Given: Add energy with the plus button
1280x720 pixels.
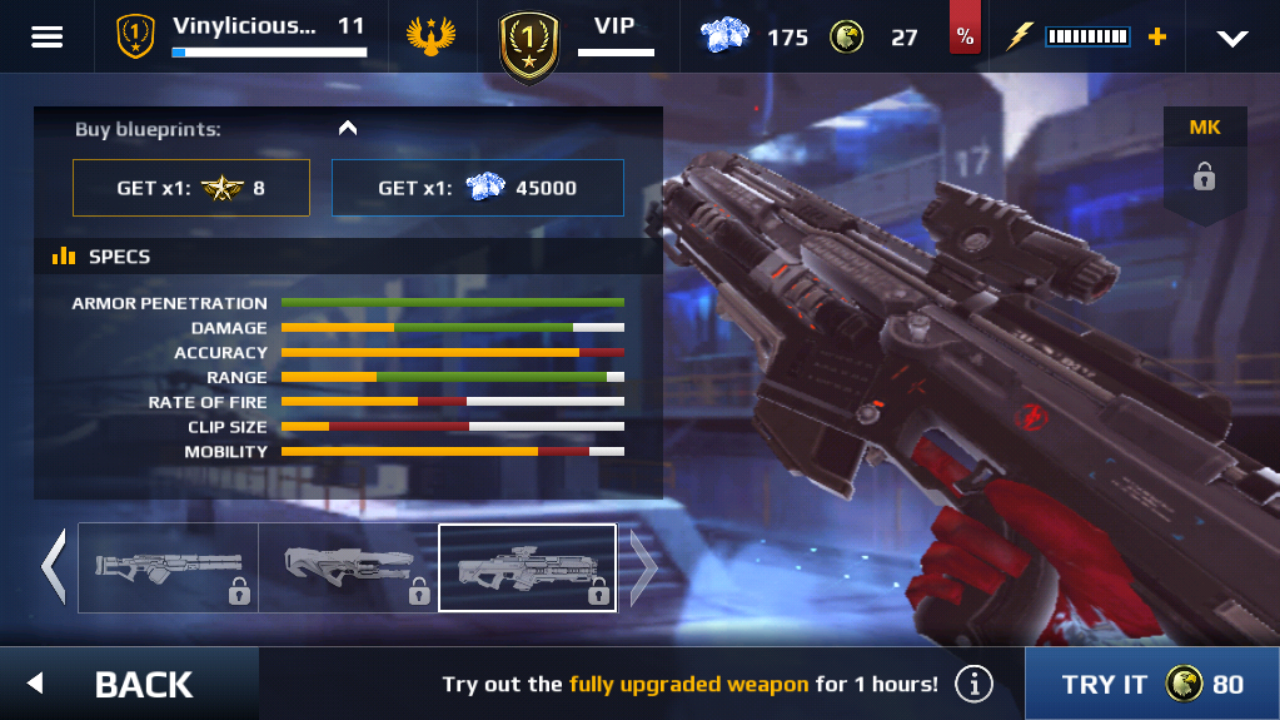Looking at the screenshot, I should pos(1157,37).
